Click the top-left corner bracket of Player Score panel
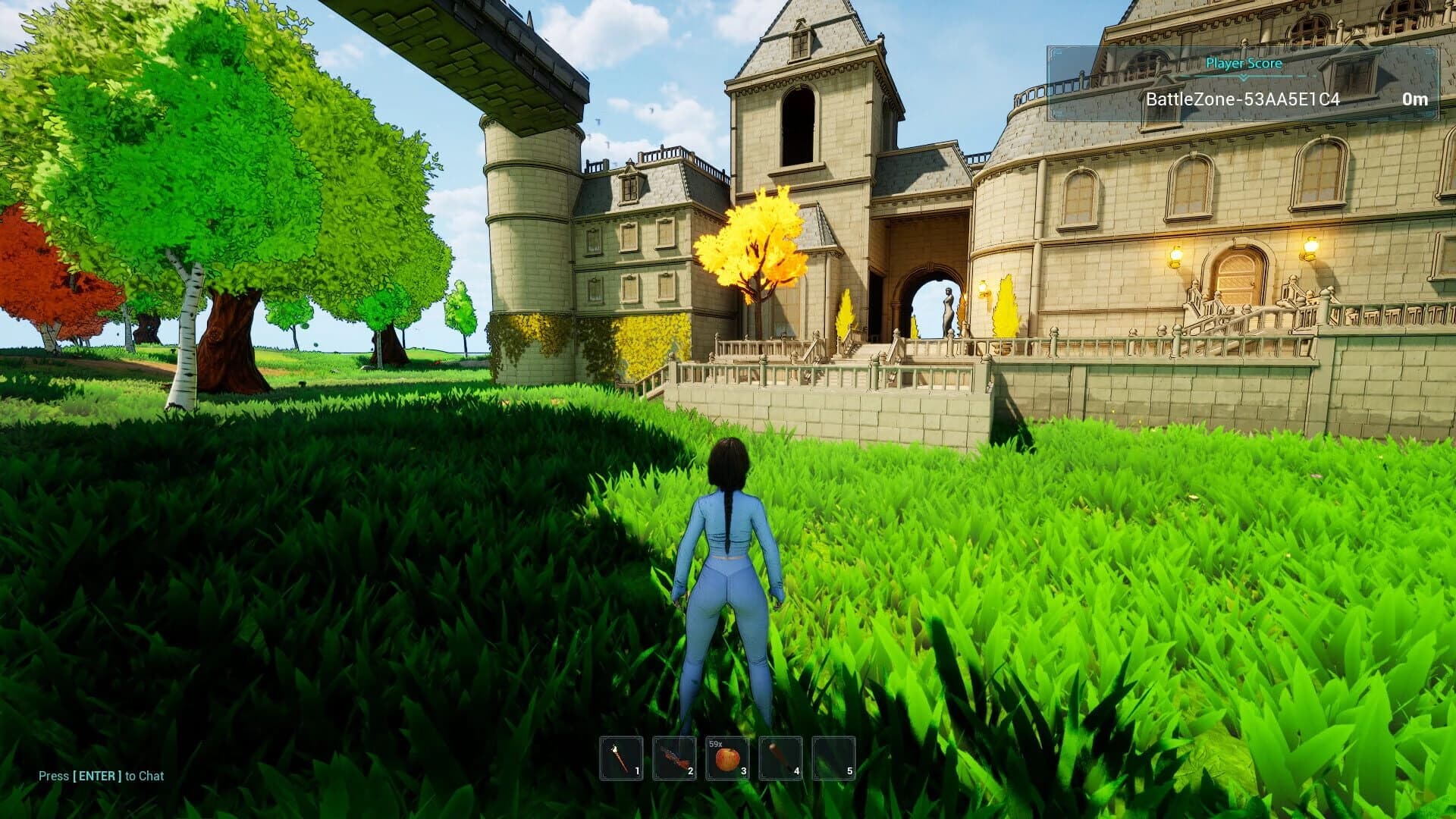Screen dimensions: 1456x819 tap(1054, 52)
